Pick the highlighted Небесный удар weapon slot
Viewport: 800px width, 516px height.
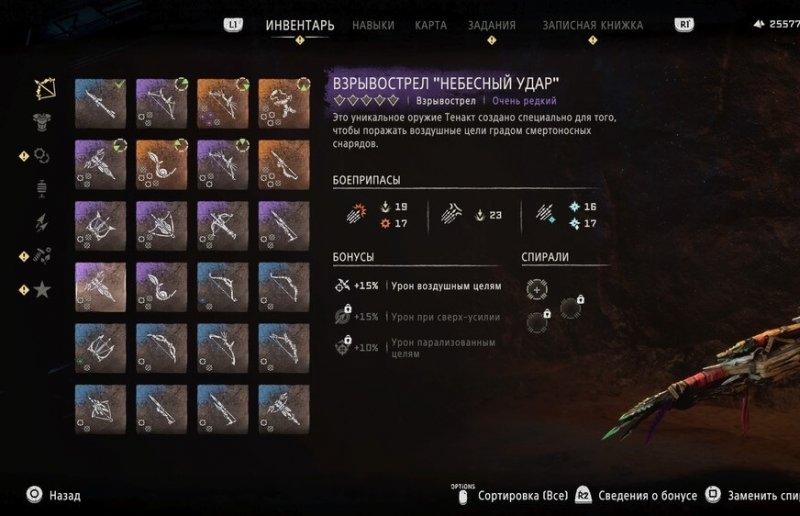point(100,287)
